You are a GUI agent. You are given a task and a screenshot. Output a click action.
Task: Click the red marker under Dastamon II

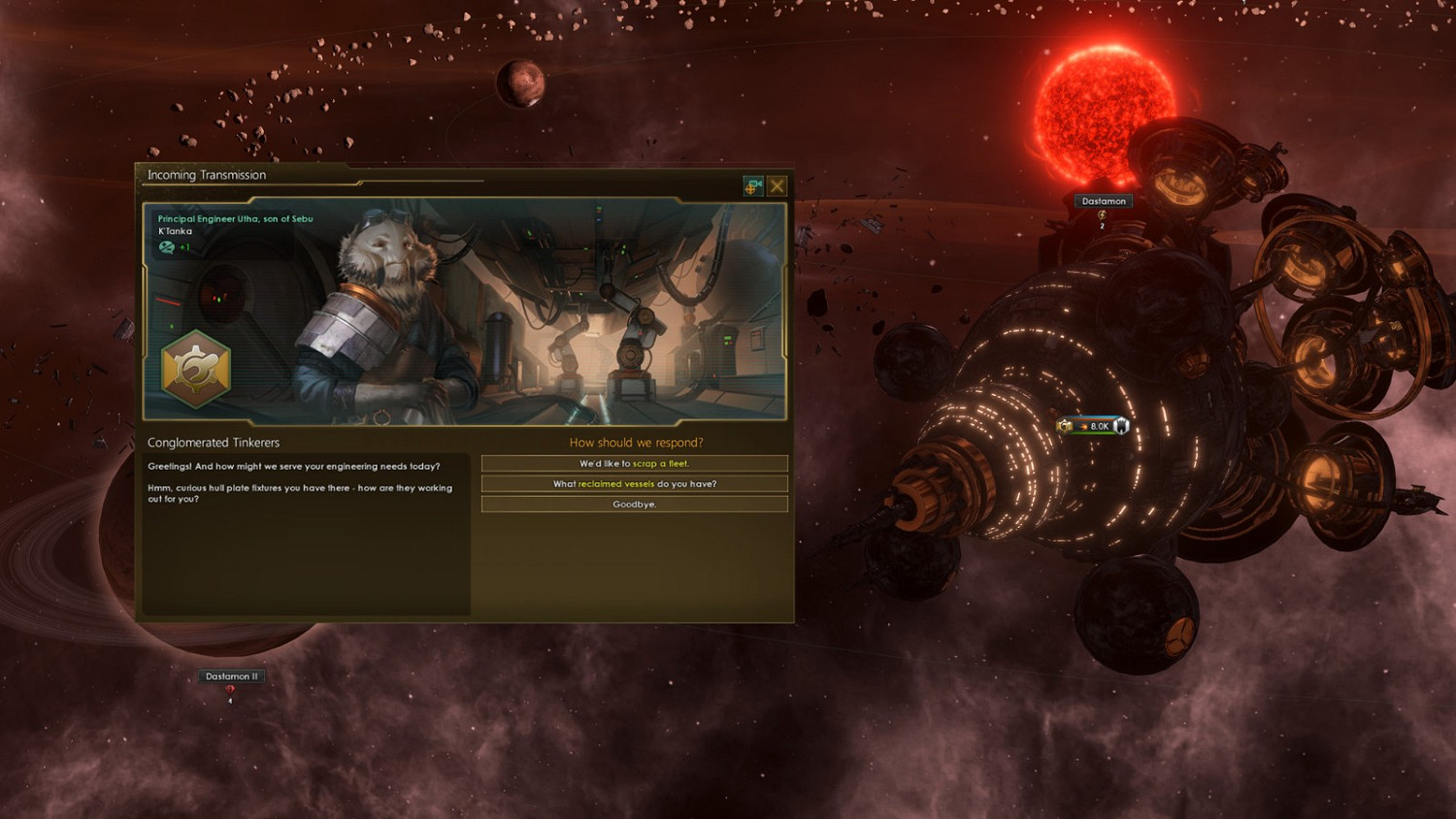click(230, 689)
